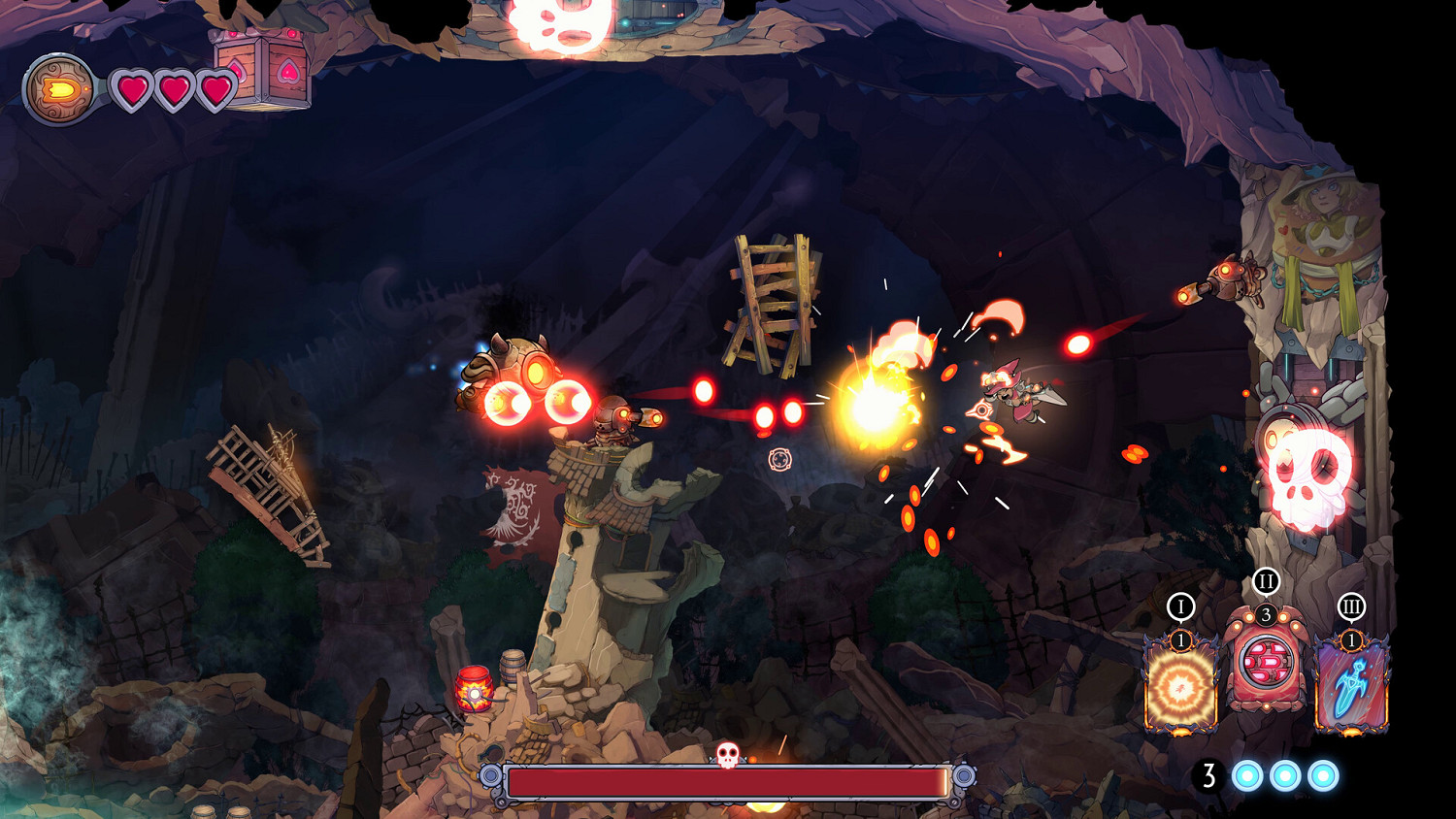Click the '1' counter on the dagger card
1456x819 pixels.
1350,640
